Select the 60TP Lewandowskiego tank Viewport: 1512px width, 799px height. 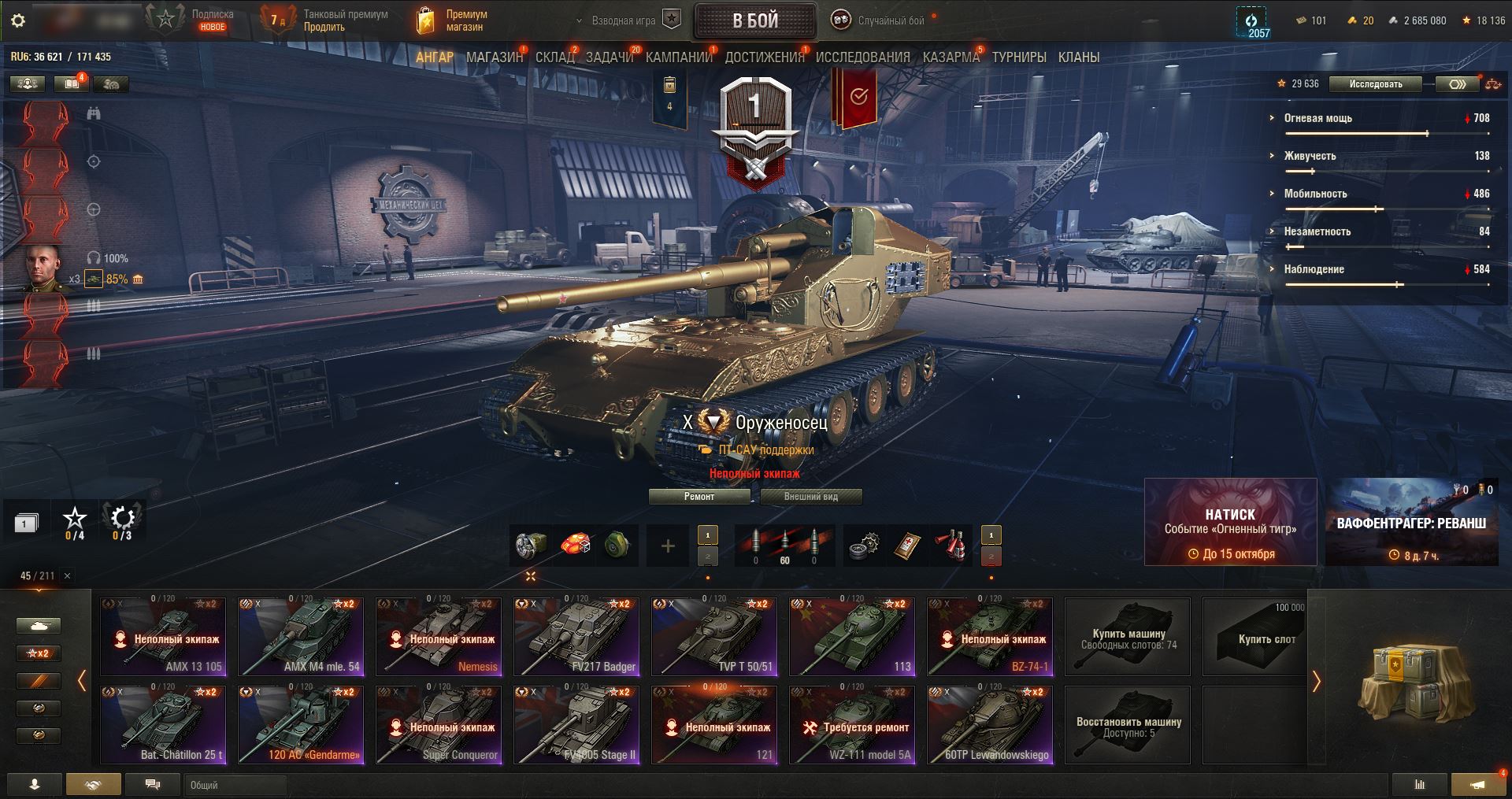[990, 725]
